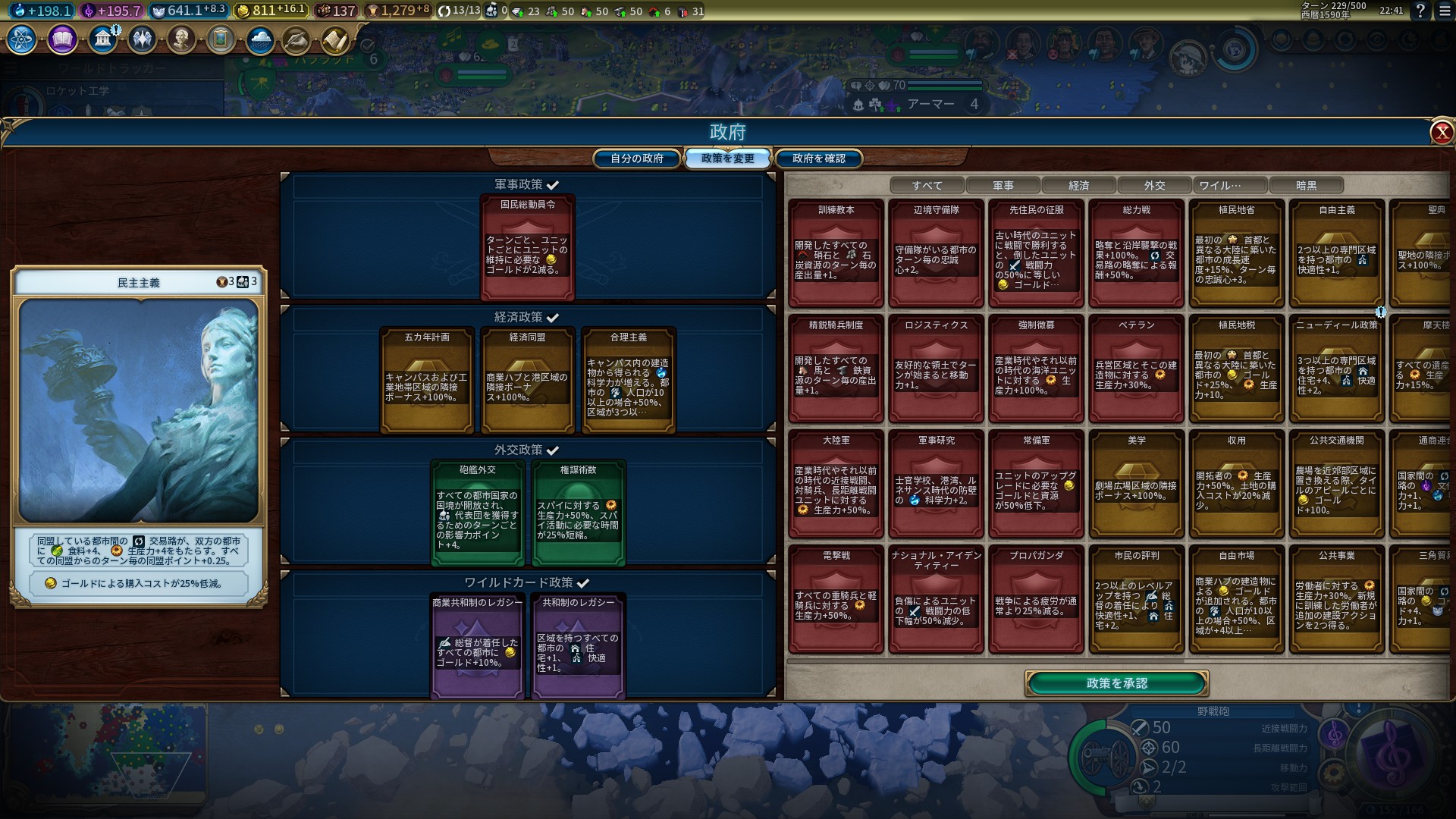Screen dimensions: 1456x819
Task: Select the slotted 国民総動員令 military card
Action: 527,247
